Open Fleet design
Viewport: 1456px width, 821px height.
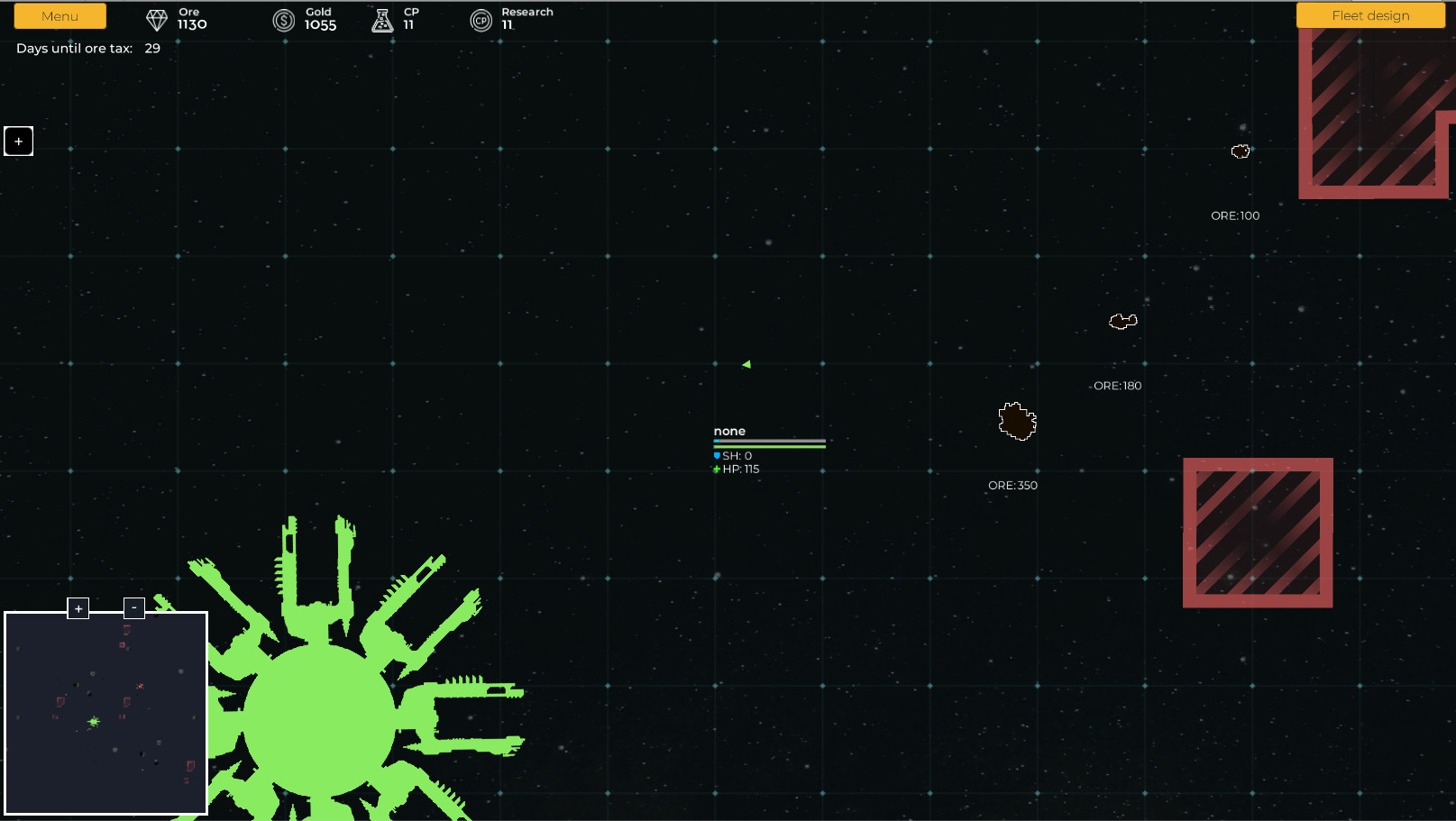(x=1369, y=15)
